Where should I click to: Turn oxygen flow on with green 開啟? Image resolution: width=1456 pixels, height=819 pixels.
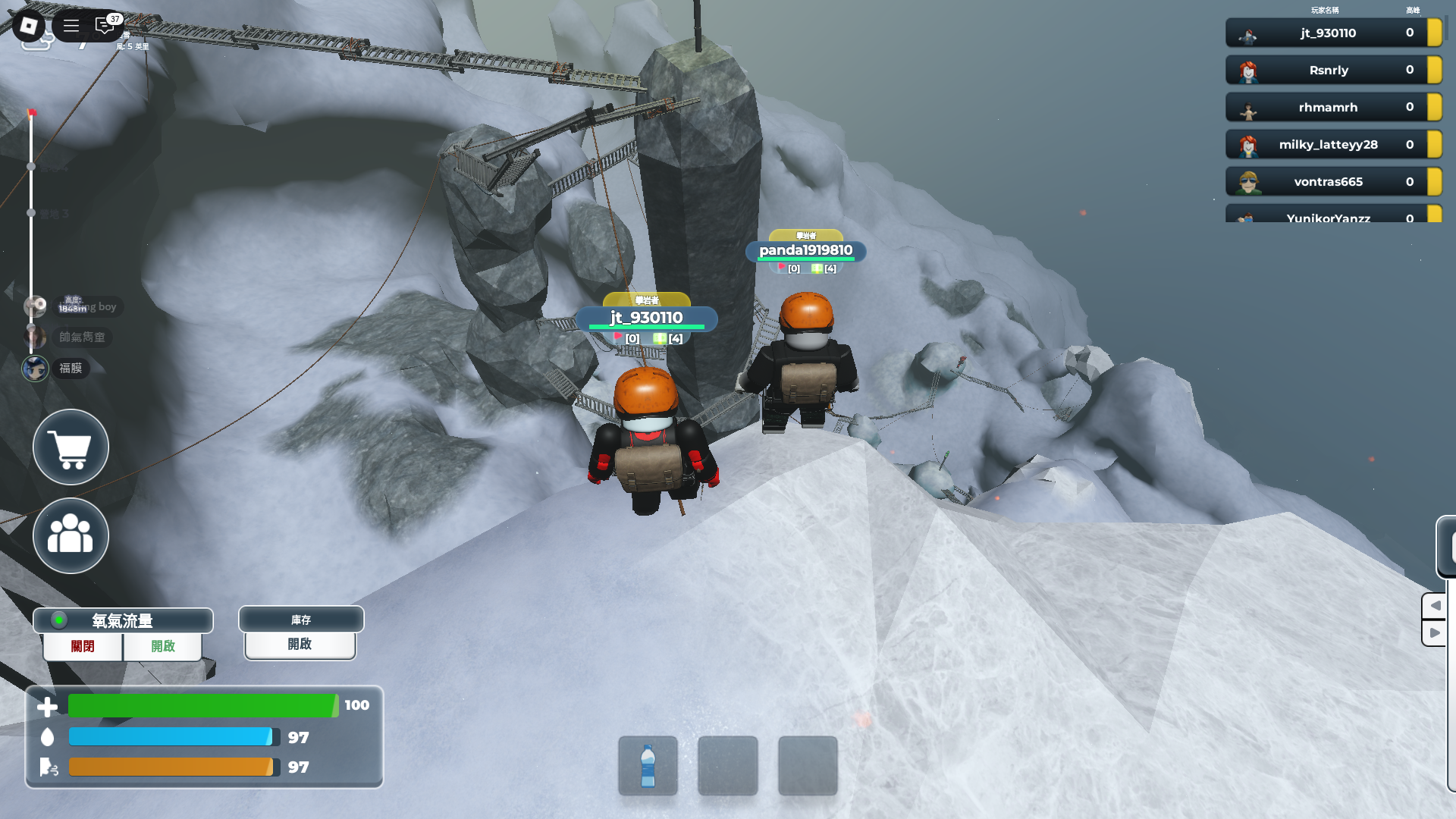[x=162, y=646]
